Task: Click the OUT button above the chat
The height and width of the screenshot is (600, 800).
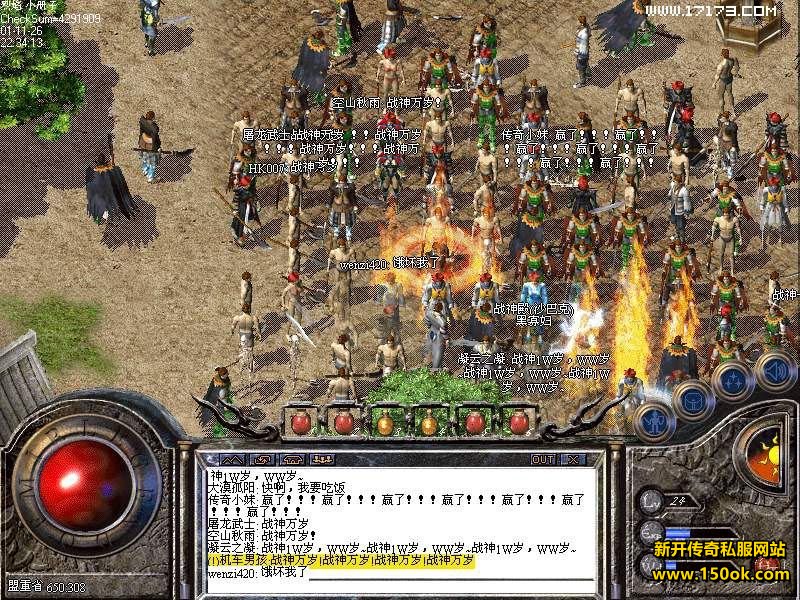Action: 543,459
